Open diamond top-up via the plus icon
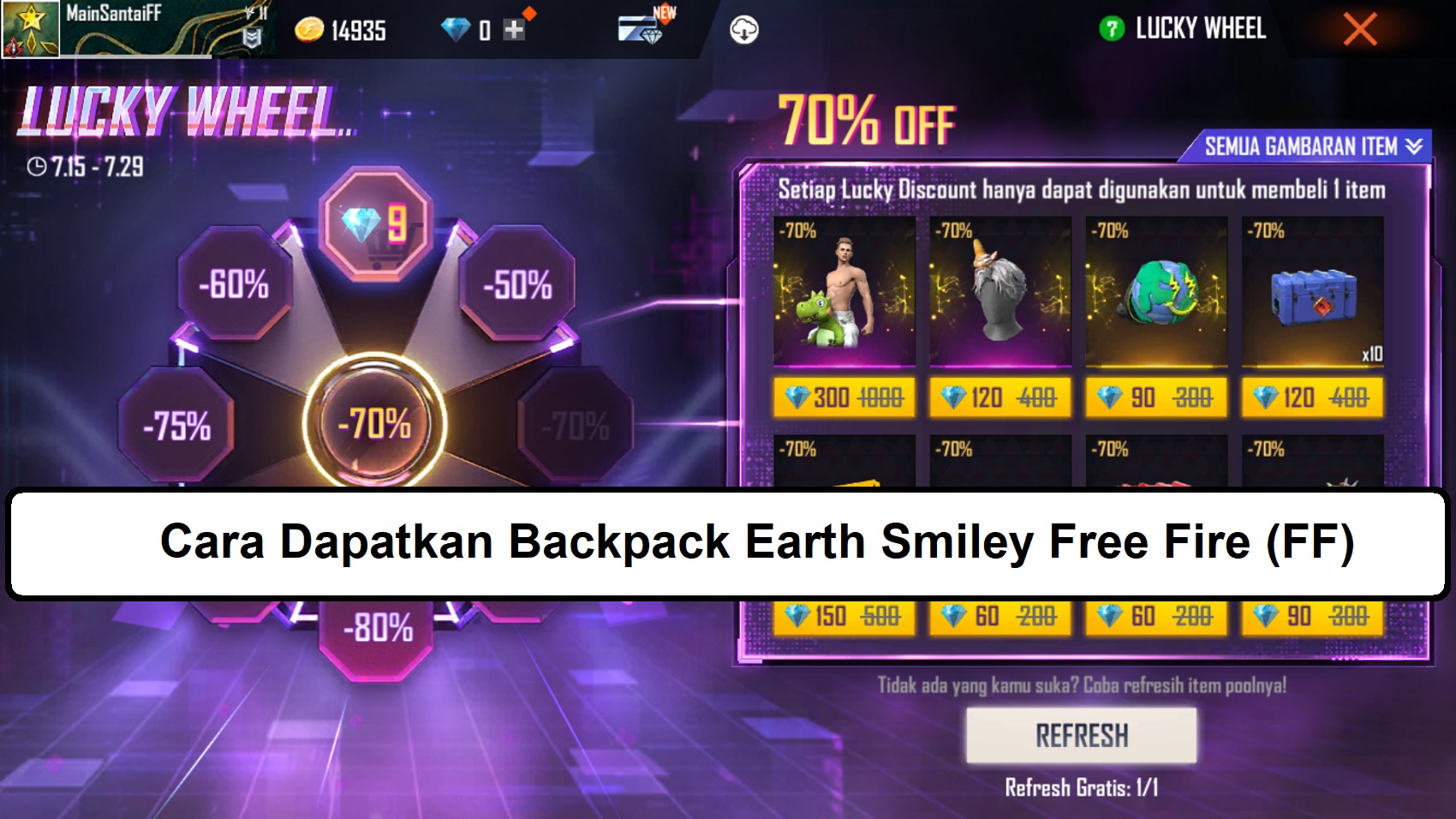Screen dimensions: 1456x819 point(512,30)
